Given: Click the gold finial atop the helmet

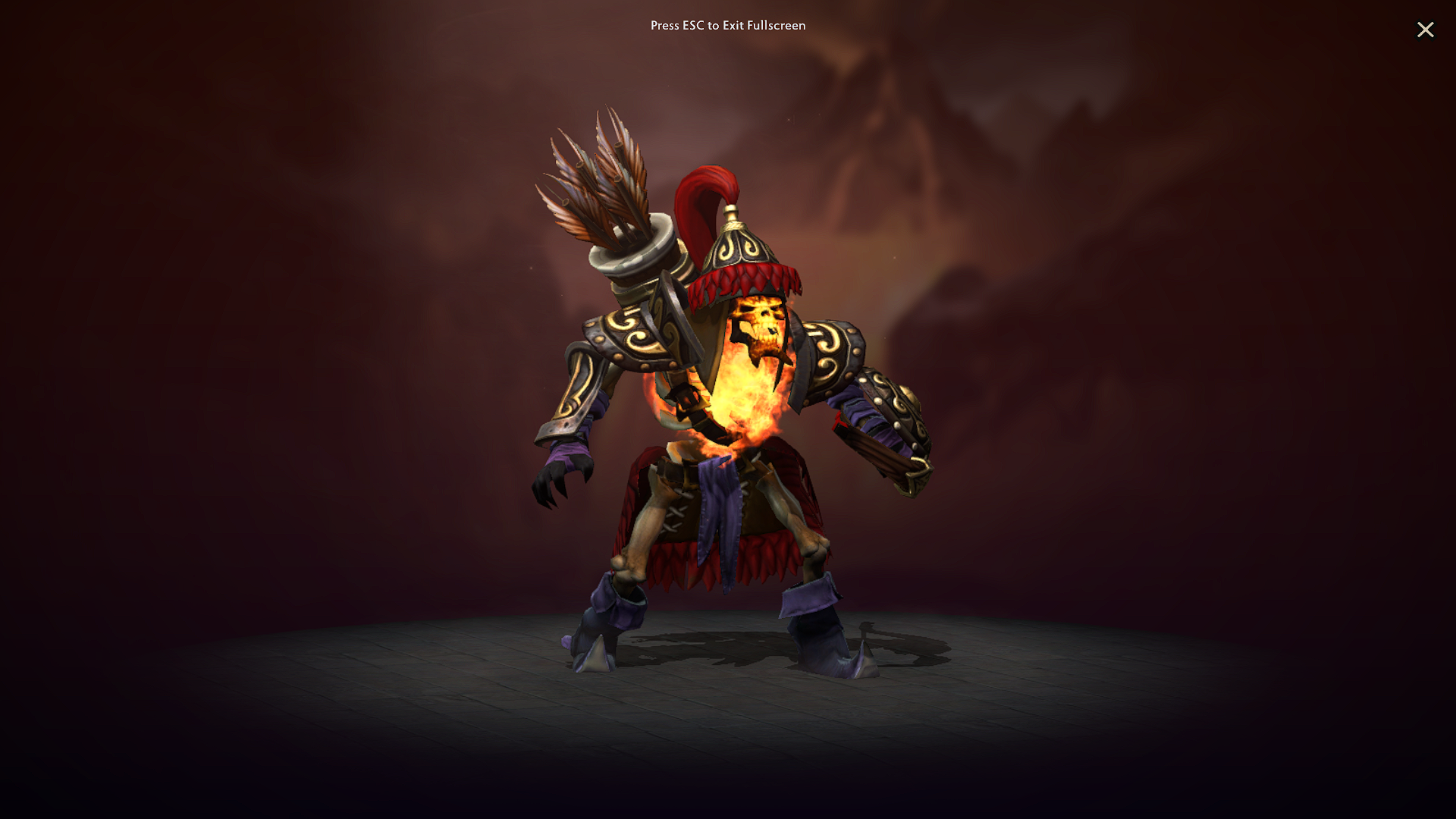Looking at the screenshot, I should click(732, 212).
